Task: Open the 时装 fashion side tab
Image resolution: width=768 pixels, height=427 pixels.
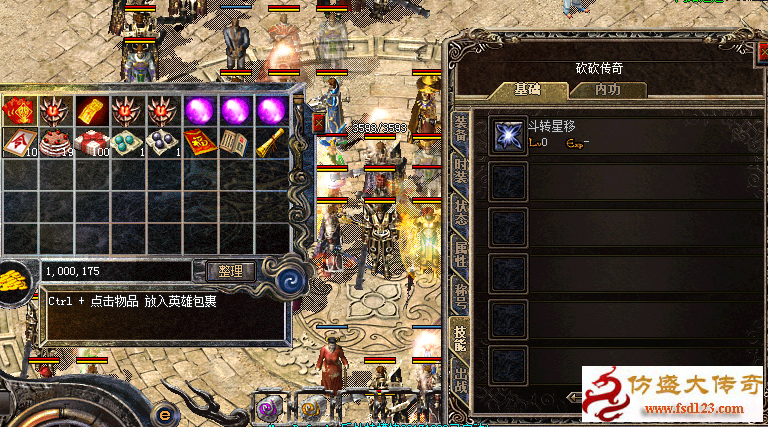Action: [x=460, y=168]
